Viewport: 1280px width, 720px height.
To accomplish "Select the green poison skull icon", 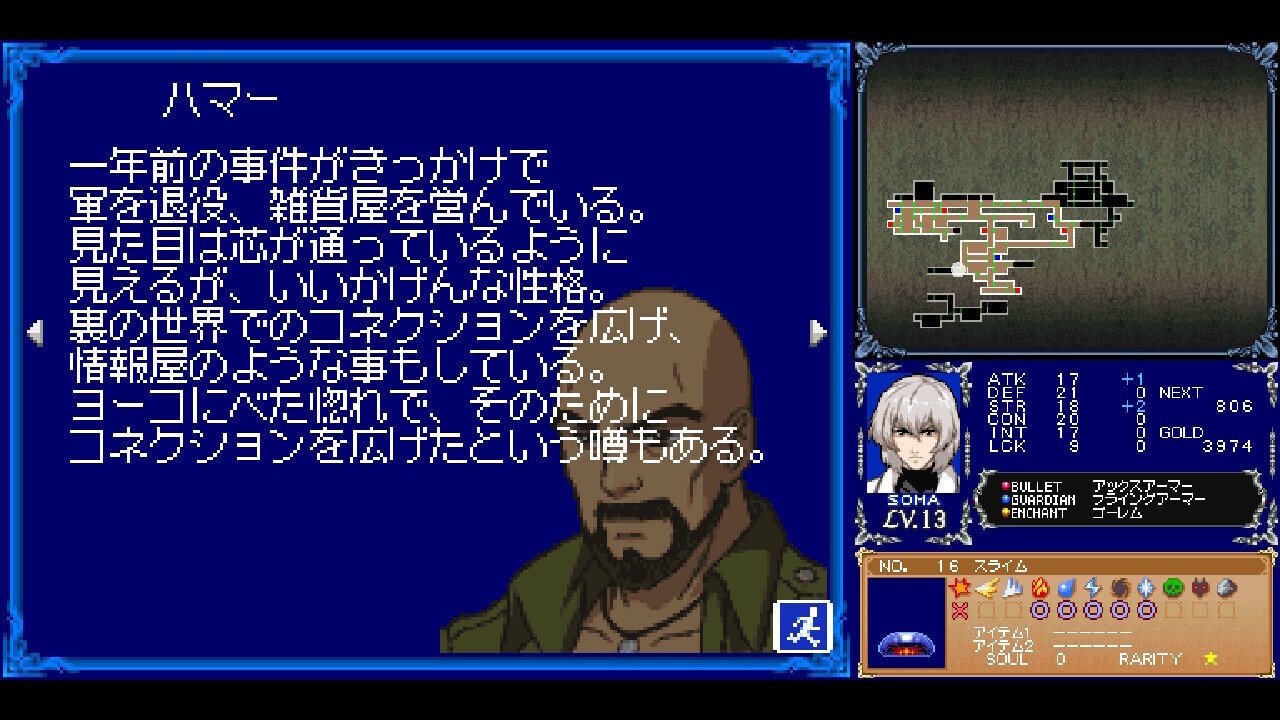I will click(1174, 586).
